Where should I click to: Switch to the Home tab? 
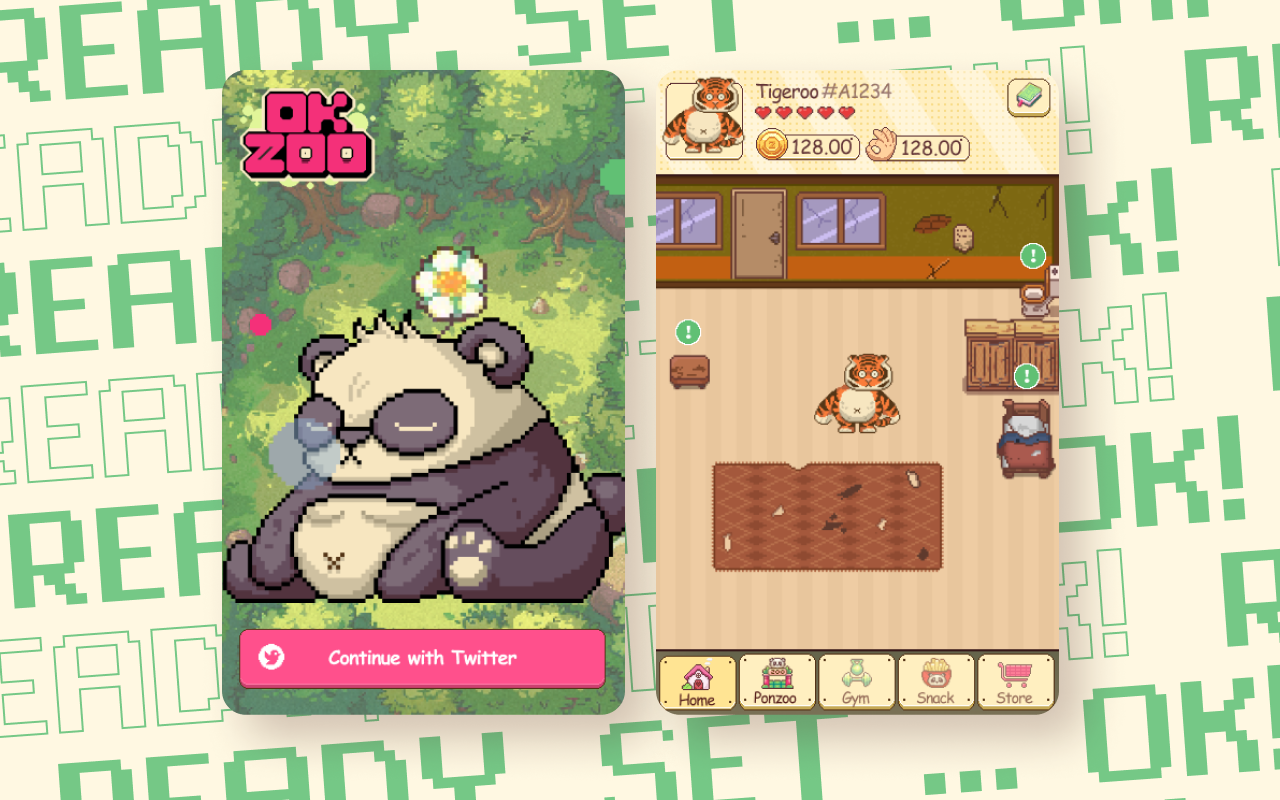click(x=698, y=680)
